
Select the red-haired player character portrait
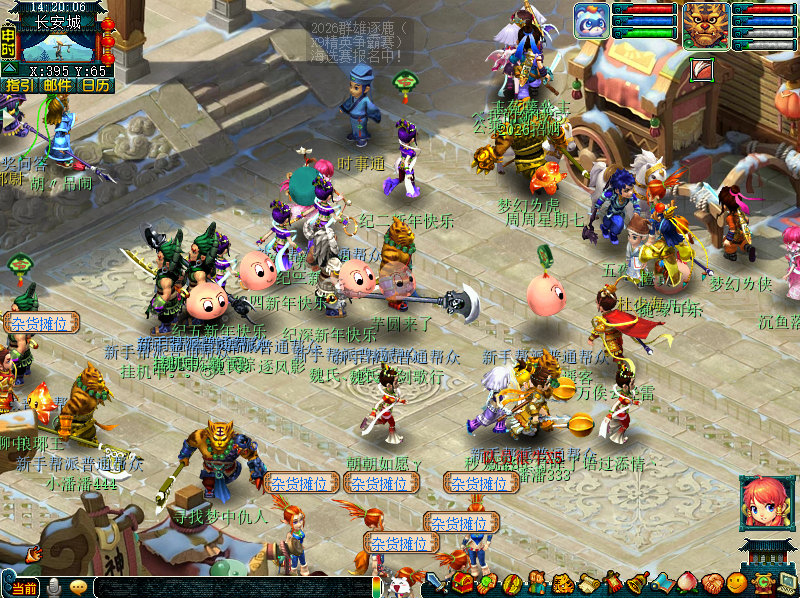[x=765, y=503]
